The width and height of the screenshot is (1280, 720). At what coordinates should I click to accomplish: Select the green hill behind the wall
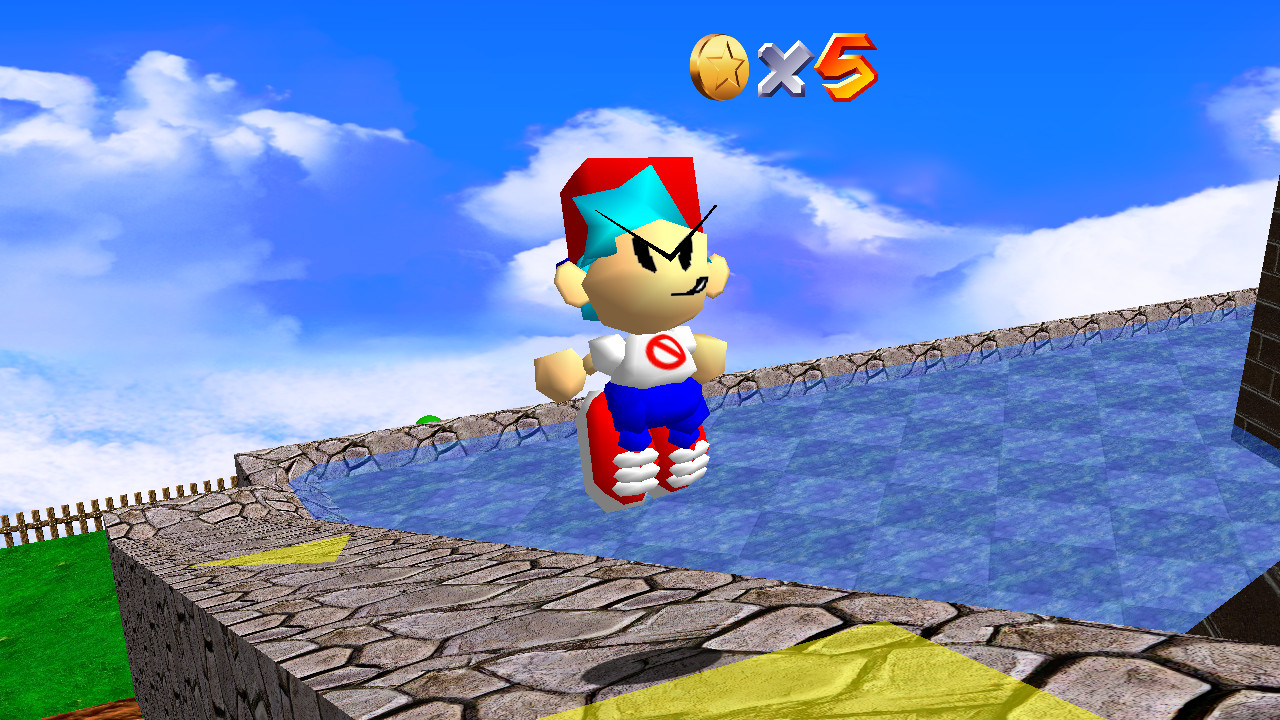tap(430, 420)
